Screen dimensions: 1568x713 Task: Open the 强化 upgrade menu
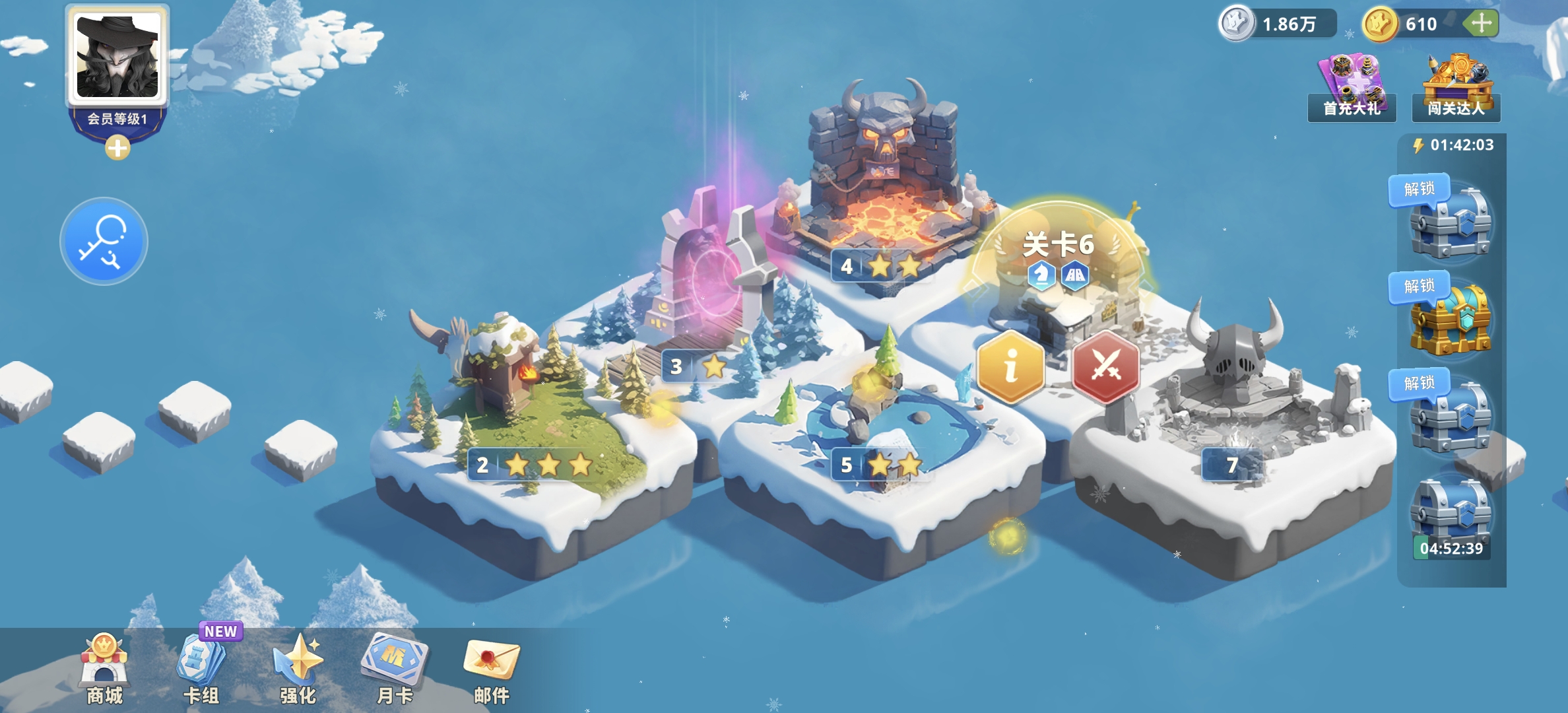coord(298,668)
